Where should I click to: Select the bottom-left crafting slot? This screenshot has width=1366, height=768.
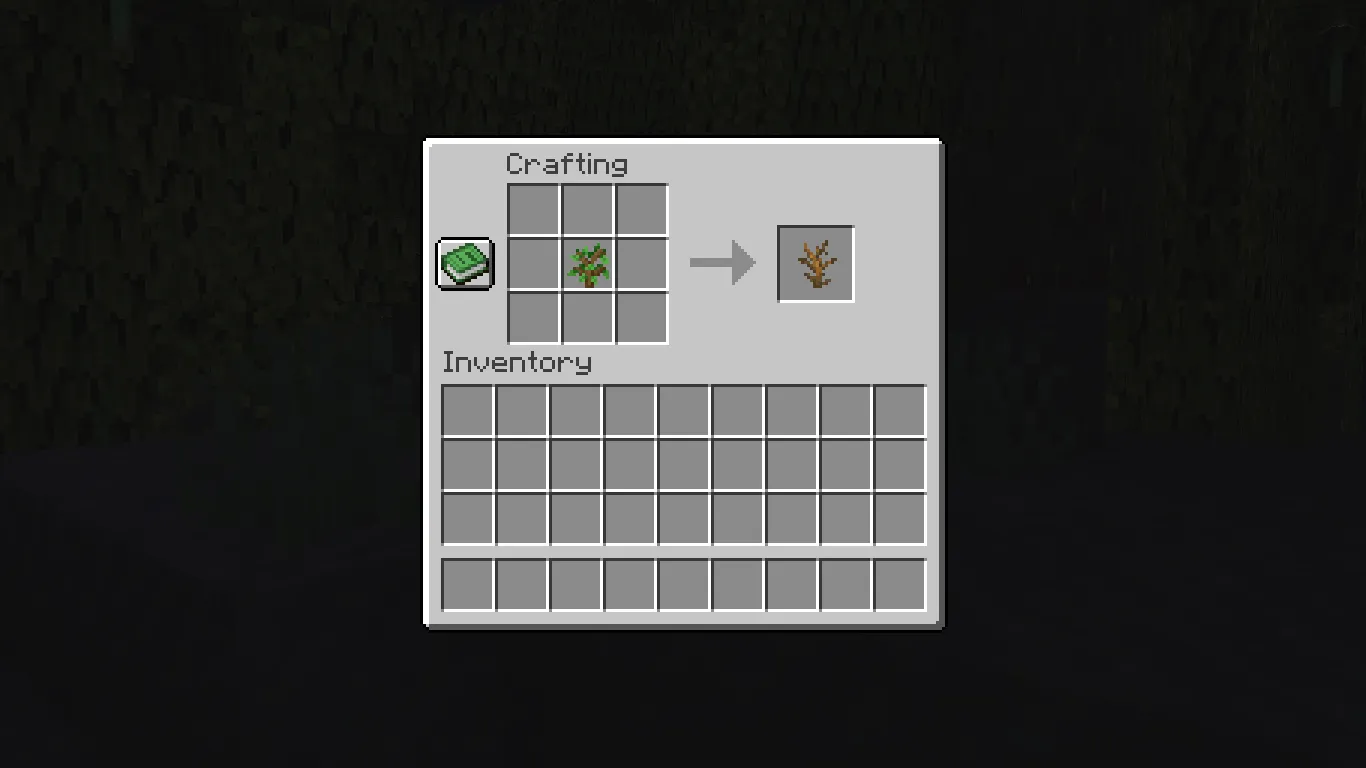tap(532, 317)
